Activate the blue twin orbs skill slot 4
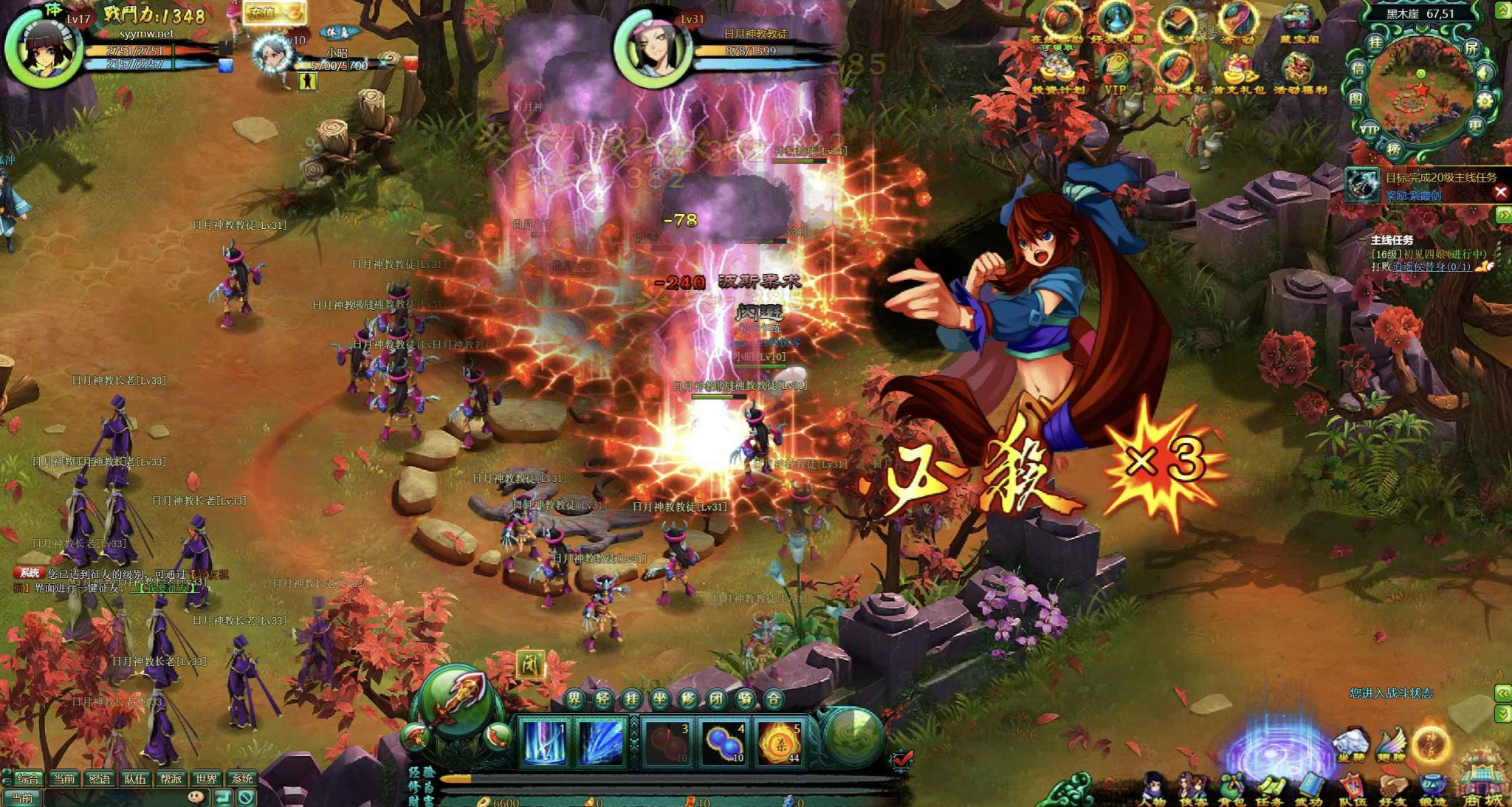 (x=723, y=742)
